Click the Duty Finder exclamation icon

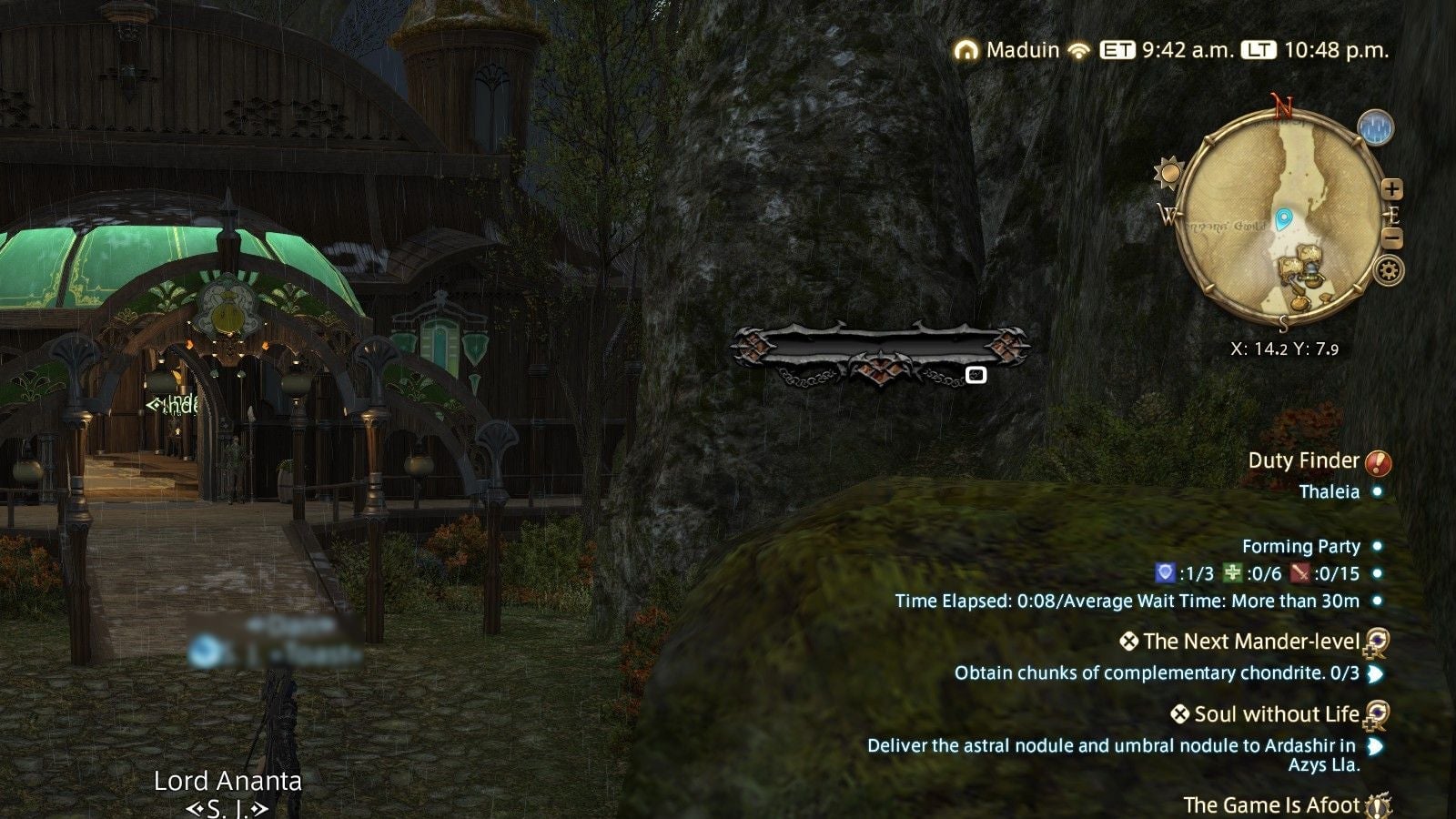[x=1377, y=463]
